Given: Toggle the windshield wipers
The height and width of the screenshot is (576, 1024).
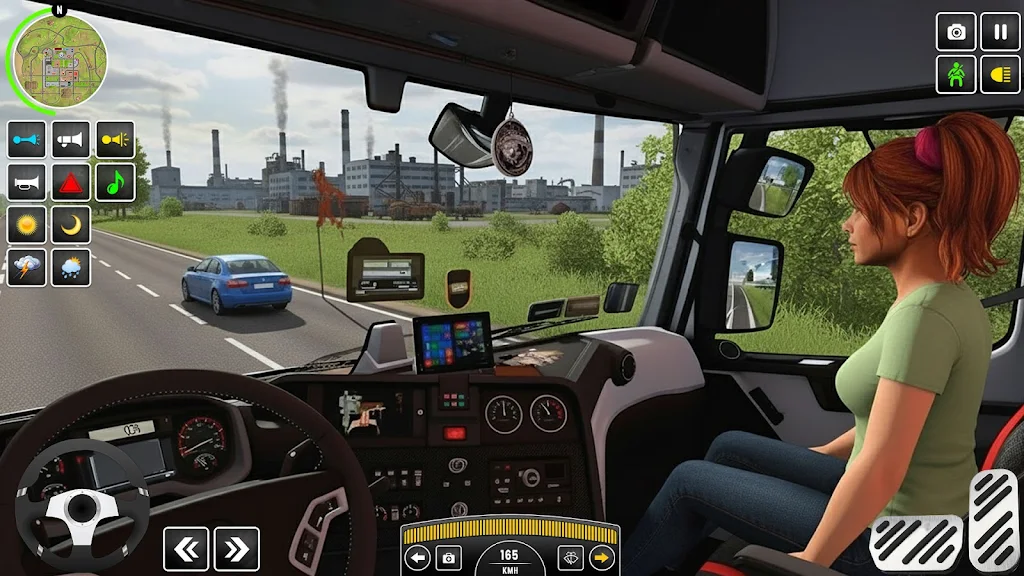Looking at the screenshot, I should coord(570,558).
